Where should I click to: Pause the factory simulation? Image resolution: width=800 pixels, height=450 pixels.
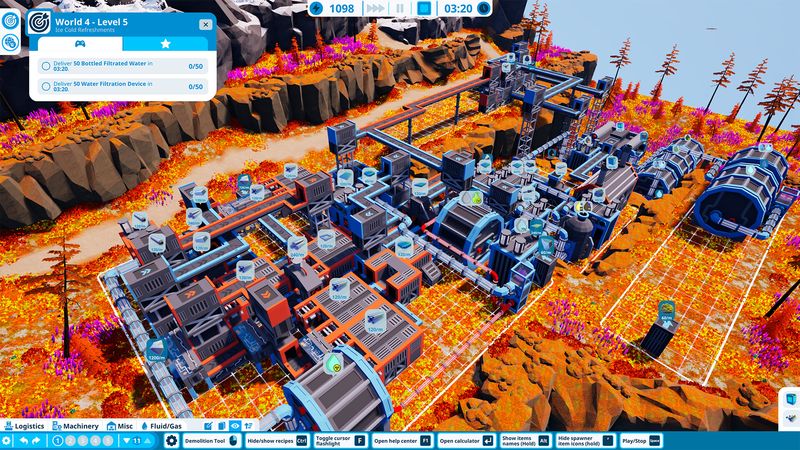click(x=399, y=8)
